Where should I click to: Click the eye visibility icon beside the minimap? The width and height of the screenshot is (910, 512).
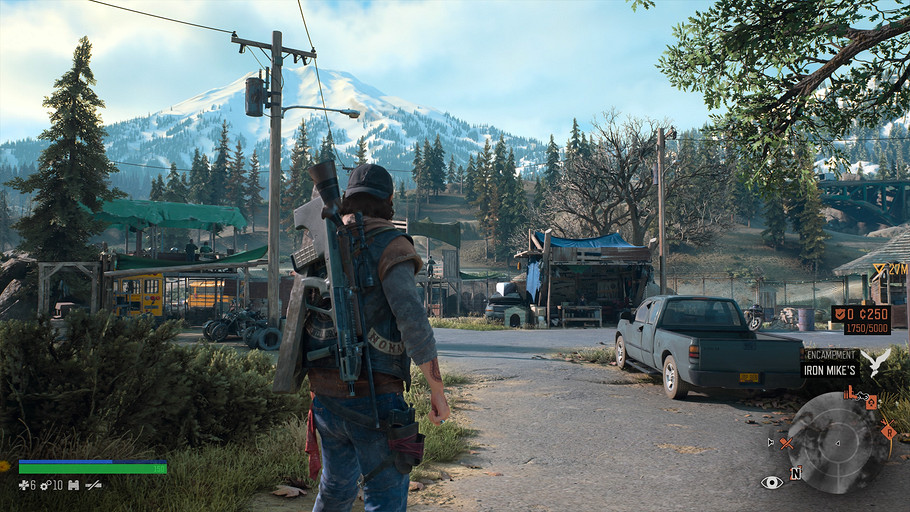pyautogui.click(x=771, y=482)
